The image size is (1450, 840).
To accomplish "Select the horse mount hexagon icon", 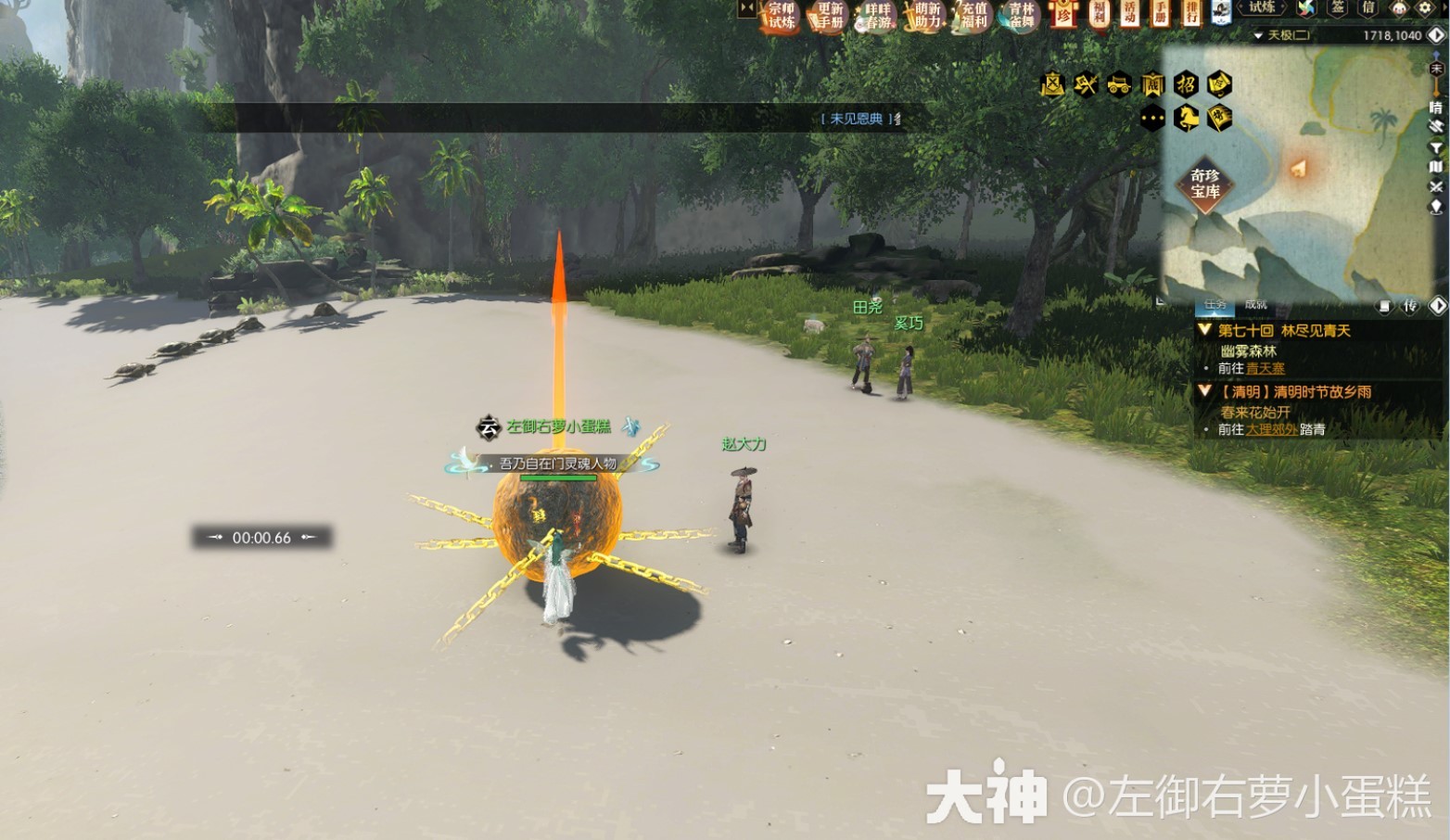I will (x=1186, y=119).
